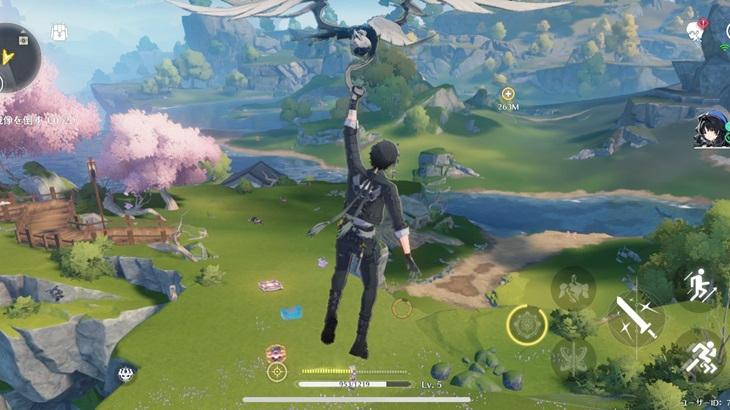Open the Japanese quest objective tracker text

click(38, 120)
